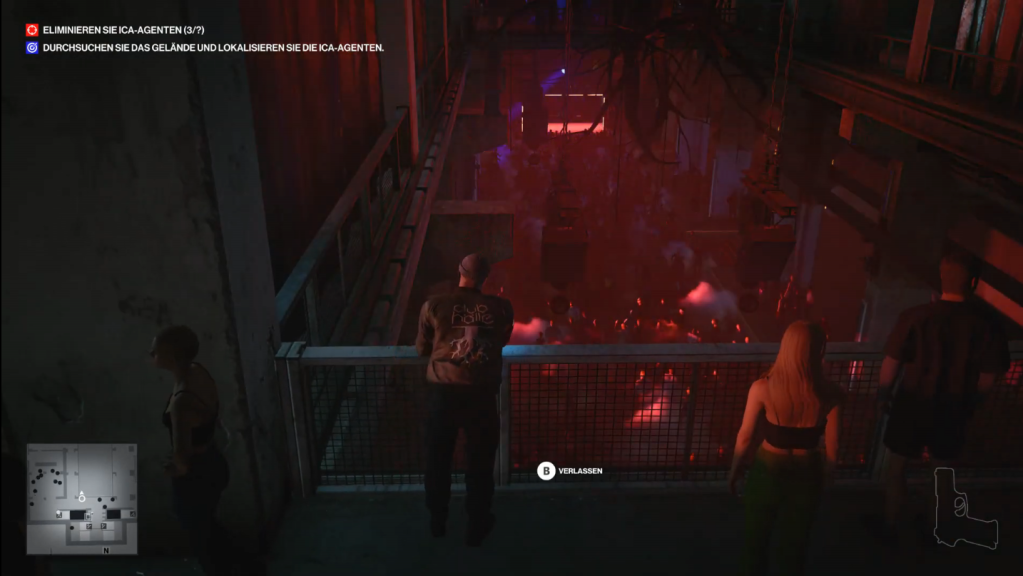
Task: Open the minimap
Action: click(x=82, y=498)
